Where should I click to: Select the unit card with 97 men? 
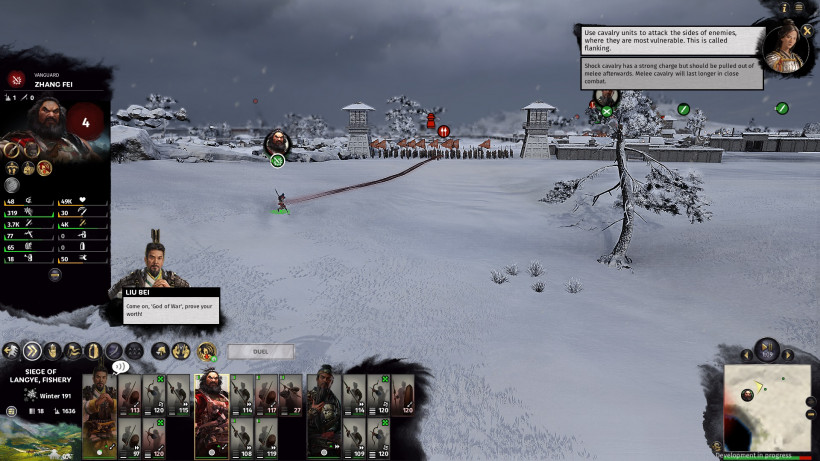[x=131, y=437]
